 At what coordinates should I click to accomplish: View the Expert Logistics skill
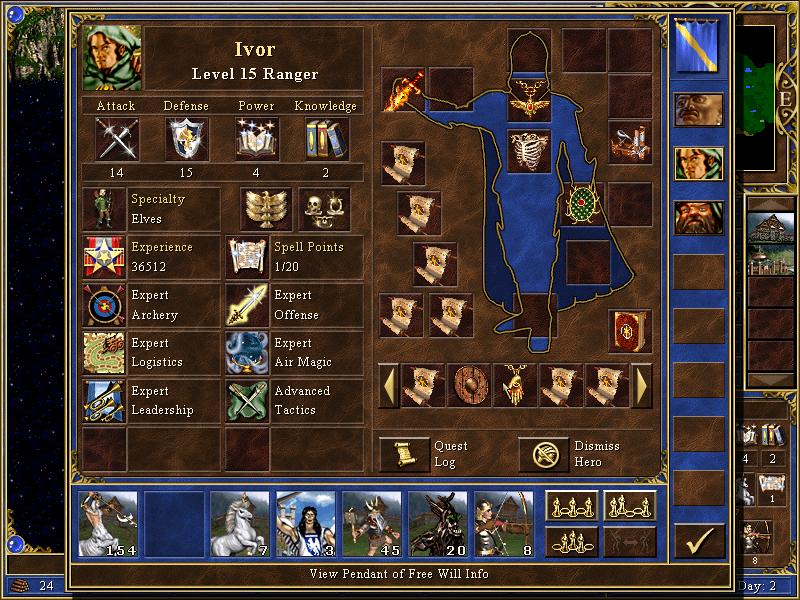(x=104, y=353)
